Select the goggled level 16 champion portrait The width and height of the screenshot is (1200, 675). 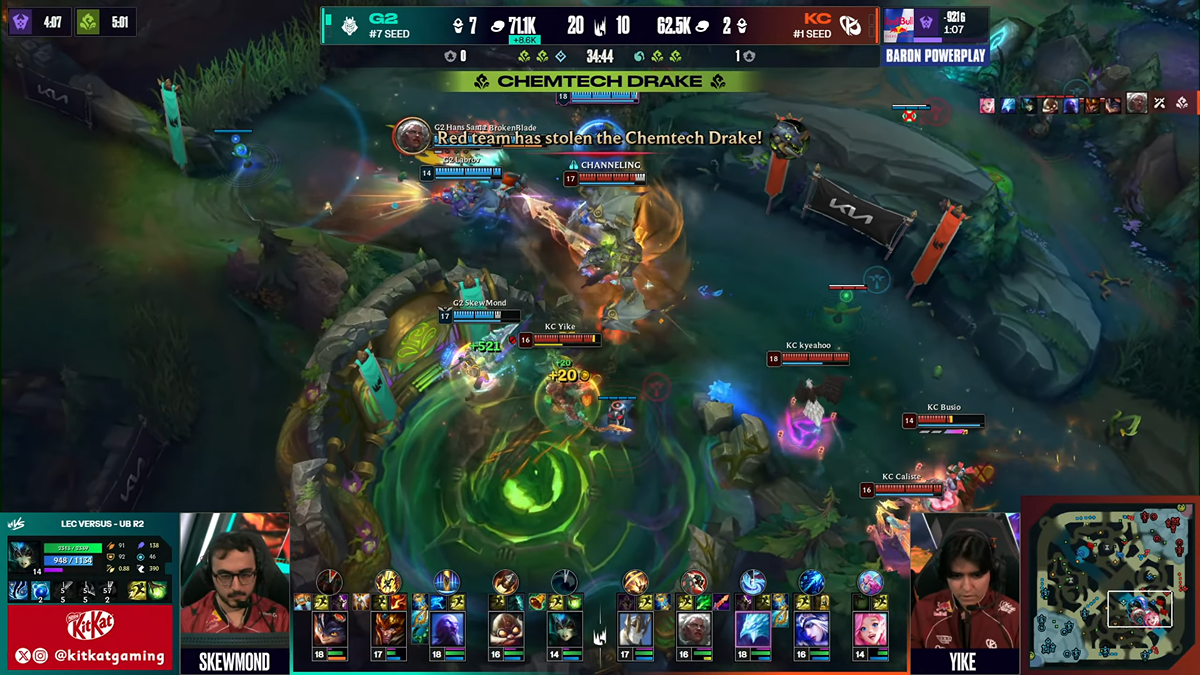506,629
